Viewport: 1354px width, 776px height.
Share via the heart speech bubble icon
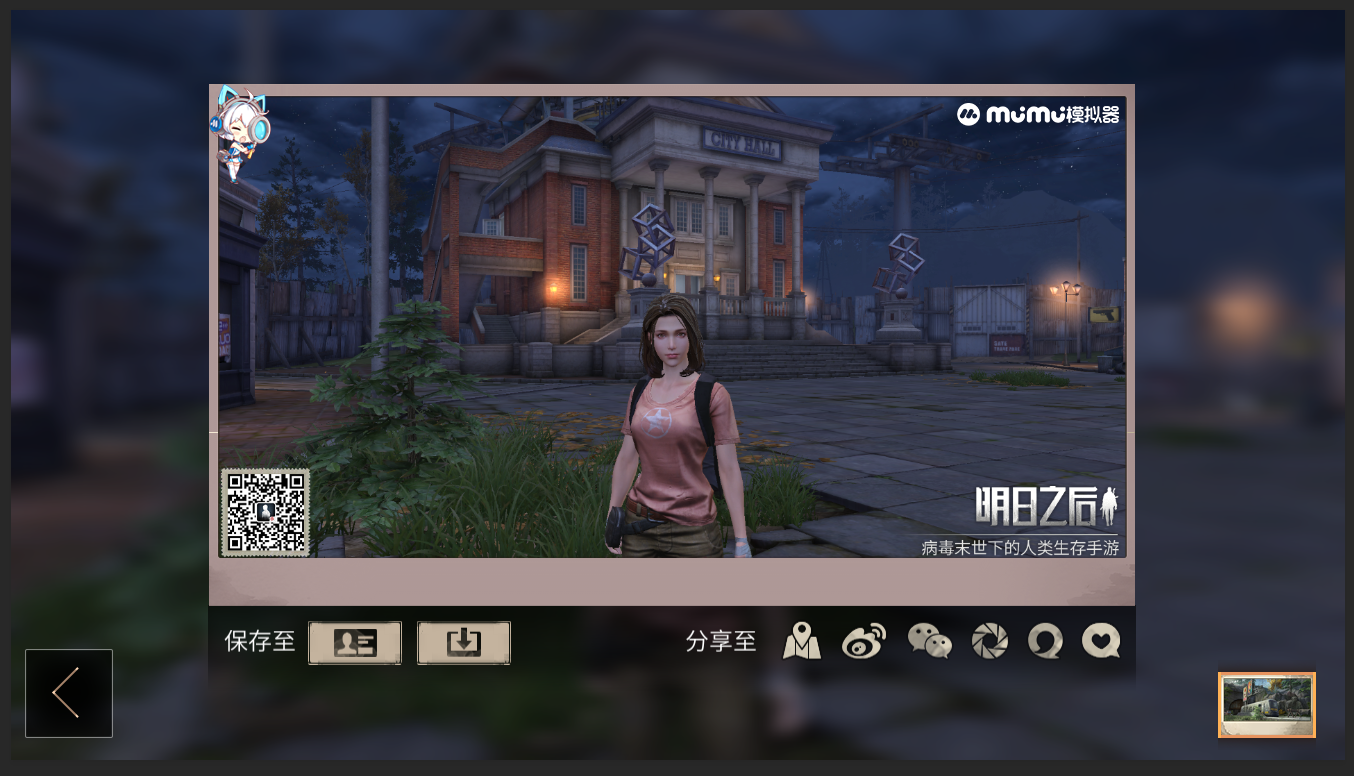1101,641
